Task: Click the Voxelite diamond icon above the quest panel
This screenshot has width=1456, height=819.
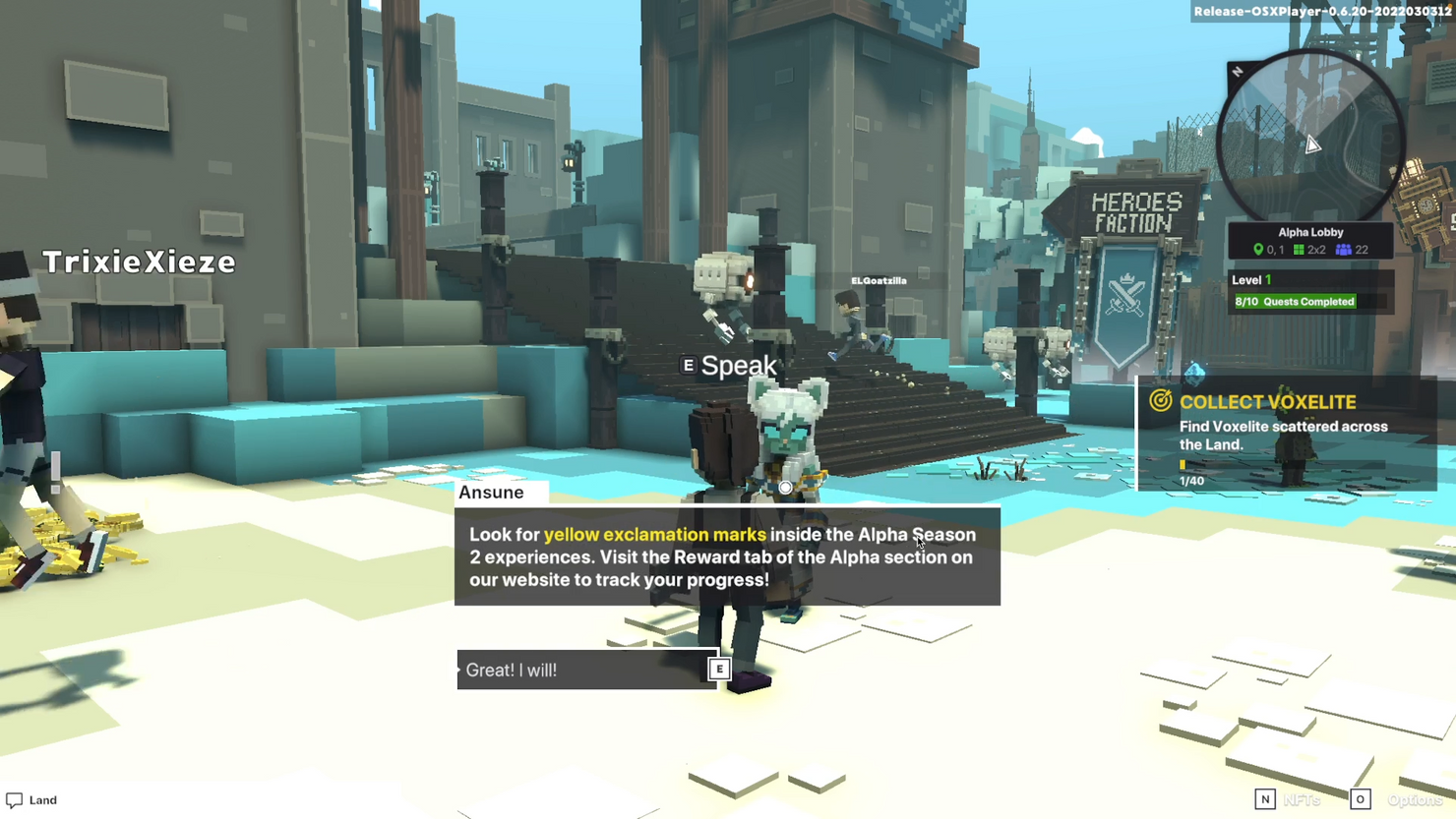Action: pyautogui.click(x=1194, y=372)
